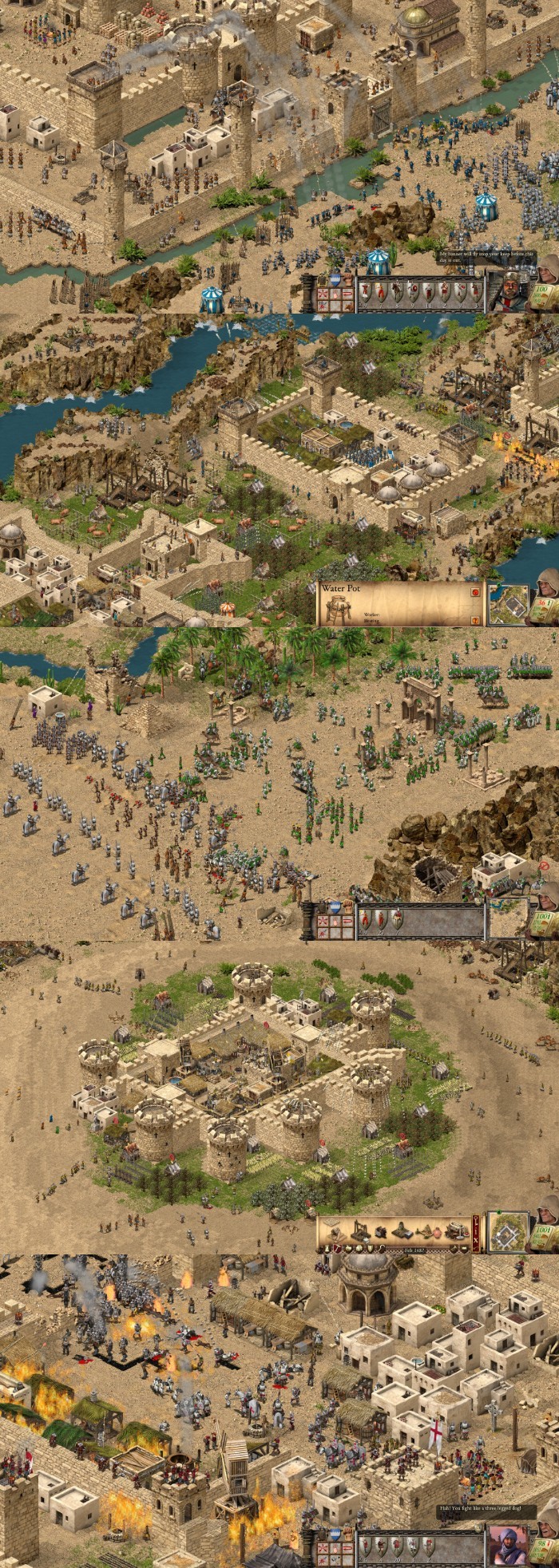
Task: Click the red button on the Water Pot panel
Action: (476, 592)
